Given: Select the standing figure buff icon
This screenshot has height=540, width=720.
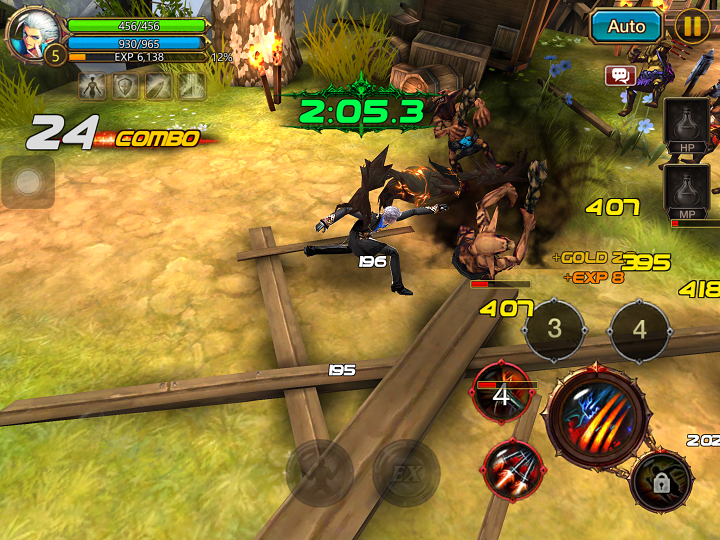Looking at the screenshot, I should [93, 87].
